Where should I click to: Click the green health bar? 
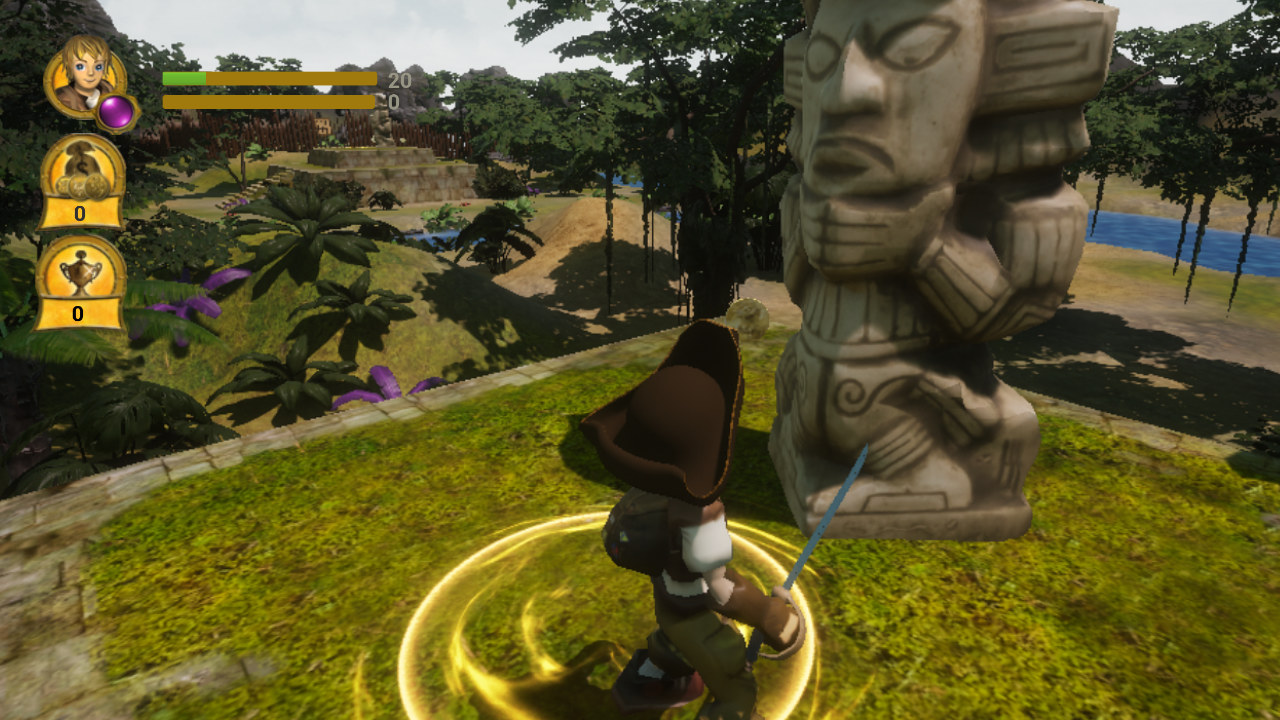pos(183,79)
